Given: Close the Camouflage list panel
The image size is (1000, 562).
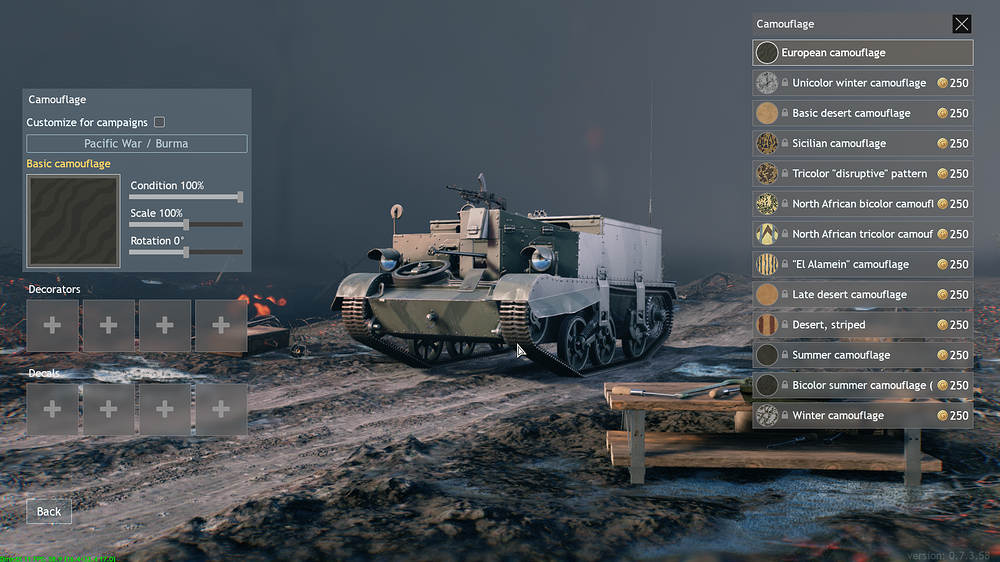Looking at the screenshot, I should pyautogui.click(x=961, y=24).
